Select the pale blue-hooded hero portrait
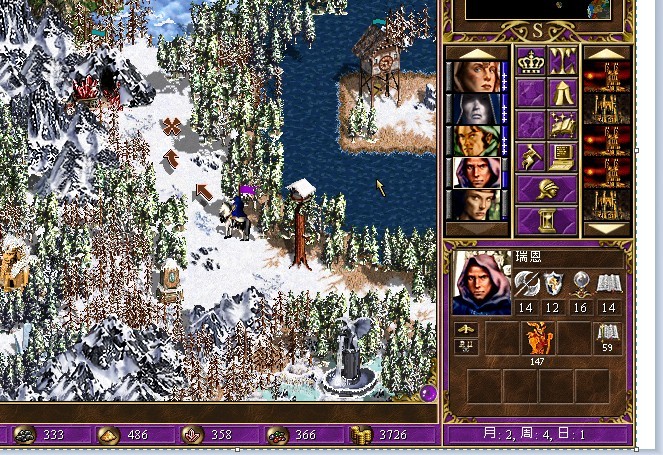 pos(475,109)
